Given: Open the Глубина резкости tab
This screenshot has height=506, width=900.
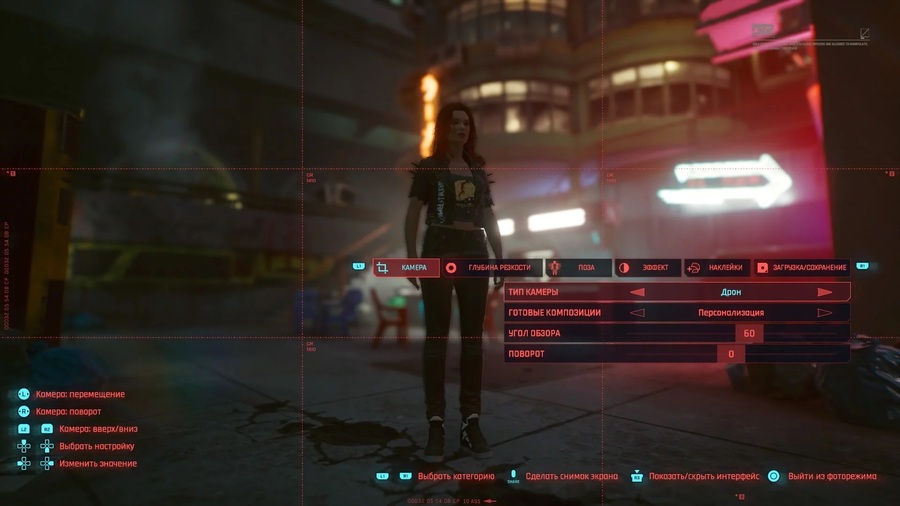Looking at the screenshot, I should (x=491, y=268).
